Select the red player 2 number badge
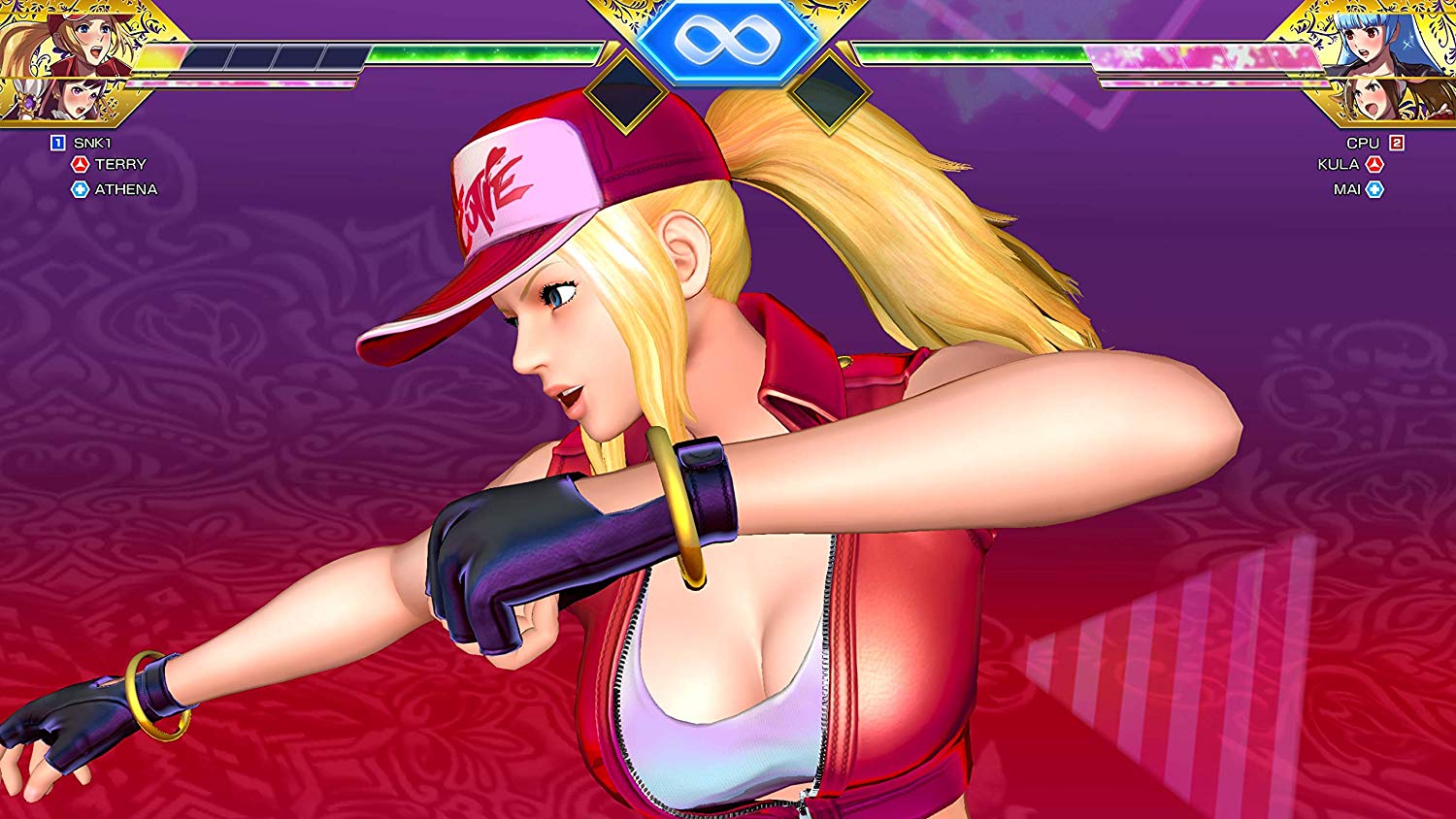This screenshot has height=819, width=1456. (x=1396, y=143)
